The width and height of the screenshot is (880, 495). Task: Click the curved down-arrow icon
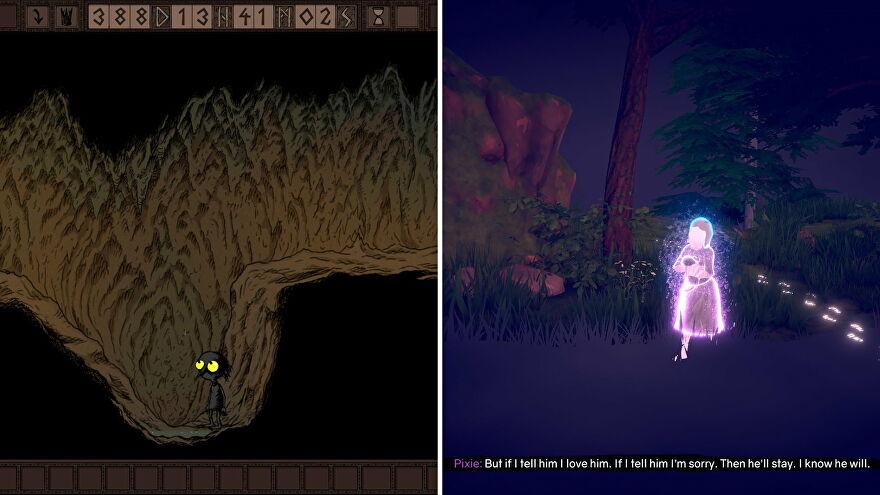click(x=37, y=17)
